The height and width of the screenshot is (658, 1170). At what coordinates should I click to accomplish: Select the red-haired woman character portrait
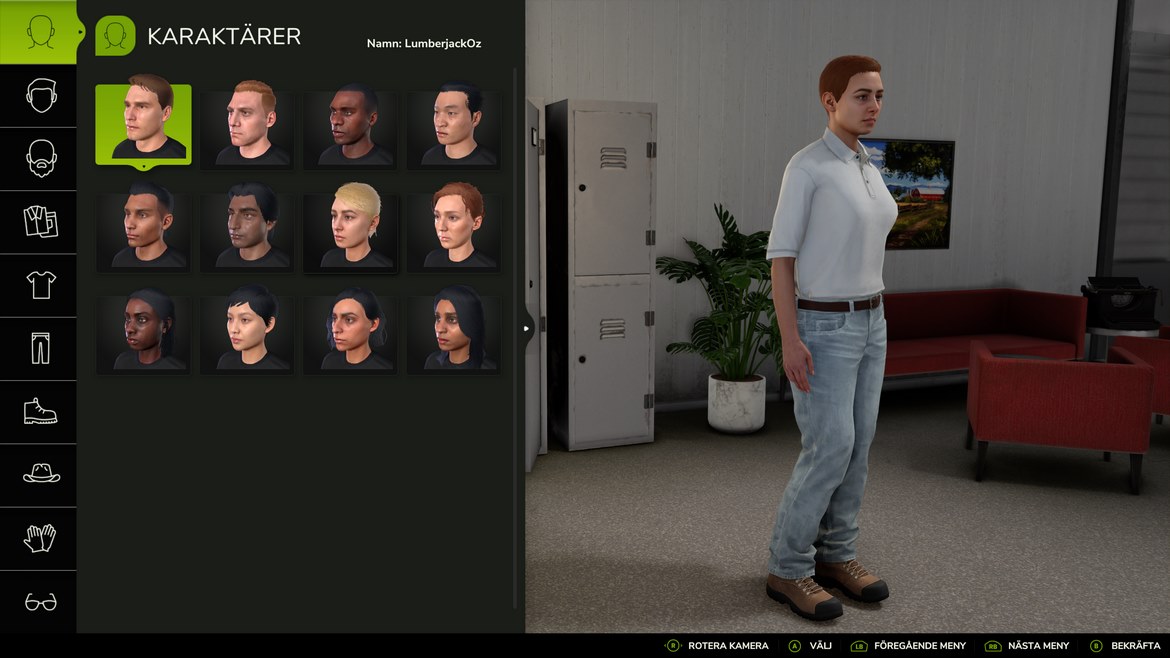455,228
